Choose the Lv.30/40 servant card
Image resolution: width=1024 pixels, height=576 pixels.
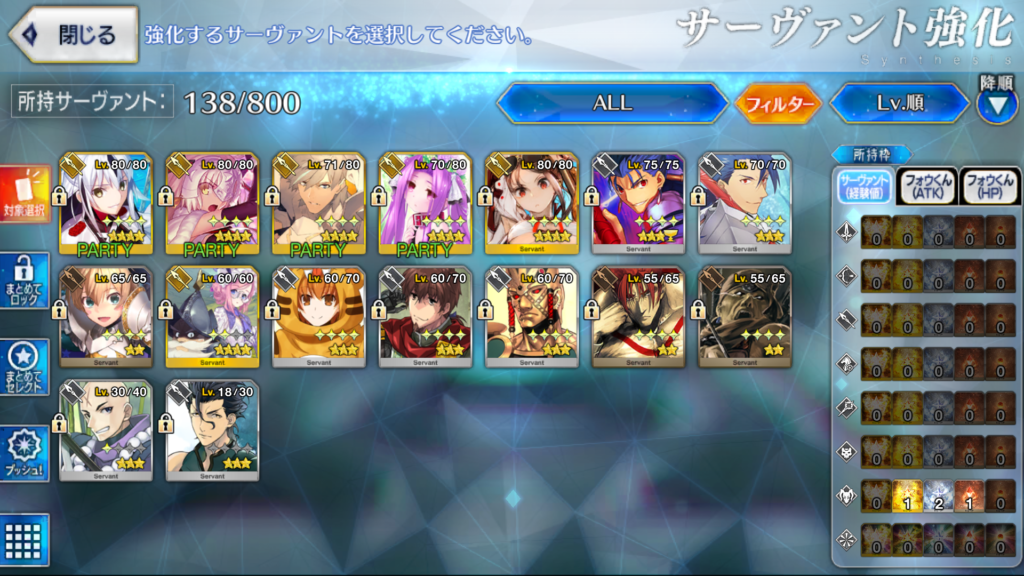pyautogui.click(x=106, y=430)
